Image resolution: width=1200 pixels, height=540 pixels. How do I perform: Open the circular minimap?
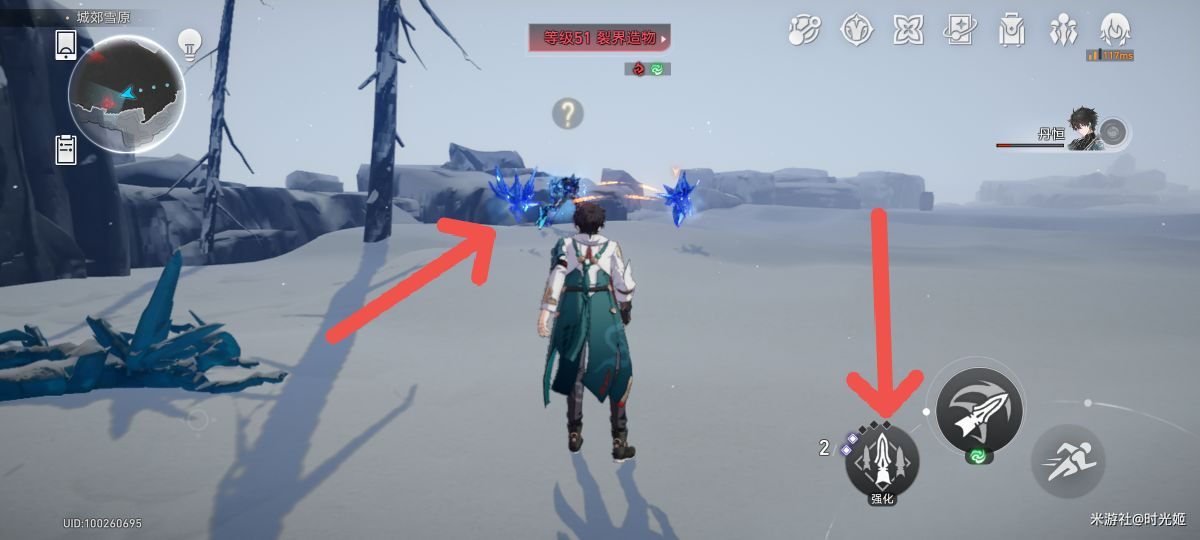pos(126,93)
